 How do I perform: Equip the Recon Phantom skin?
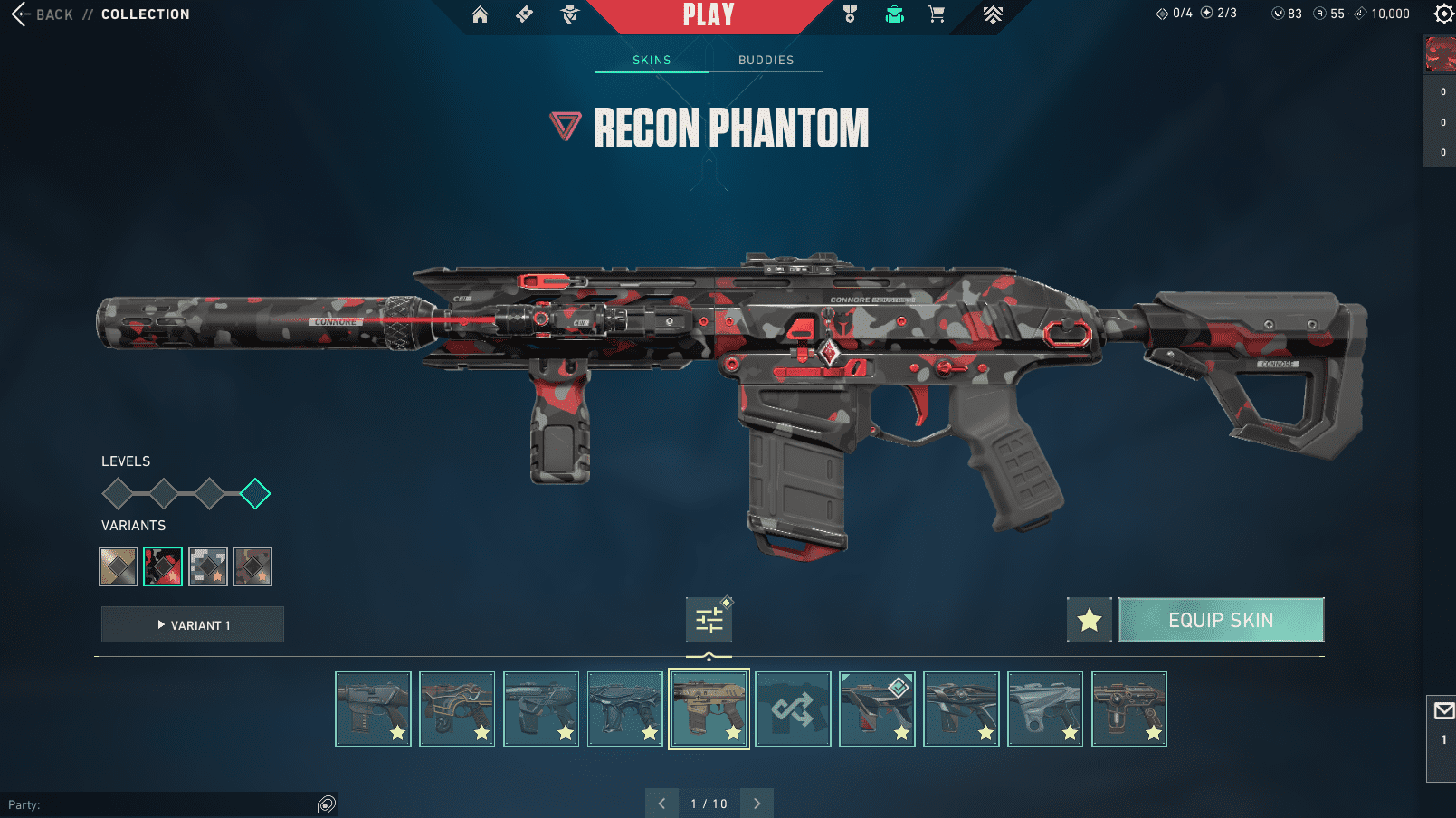(1221, 620)
